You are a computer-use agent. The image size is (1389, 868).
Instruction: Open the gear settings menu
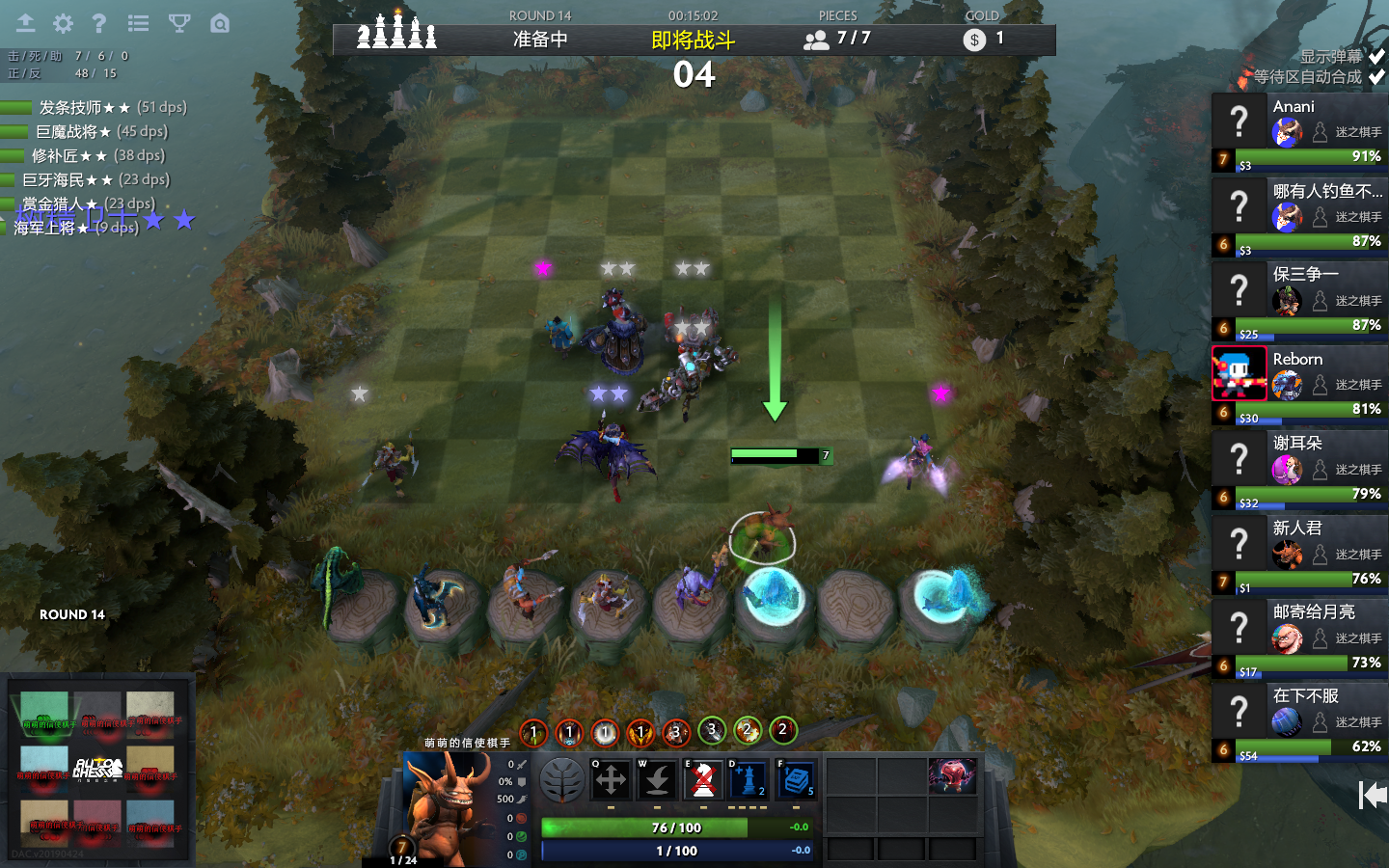tap(63, 23)
